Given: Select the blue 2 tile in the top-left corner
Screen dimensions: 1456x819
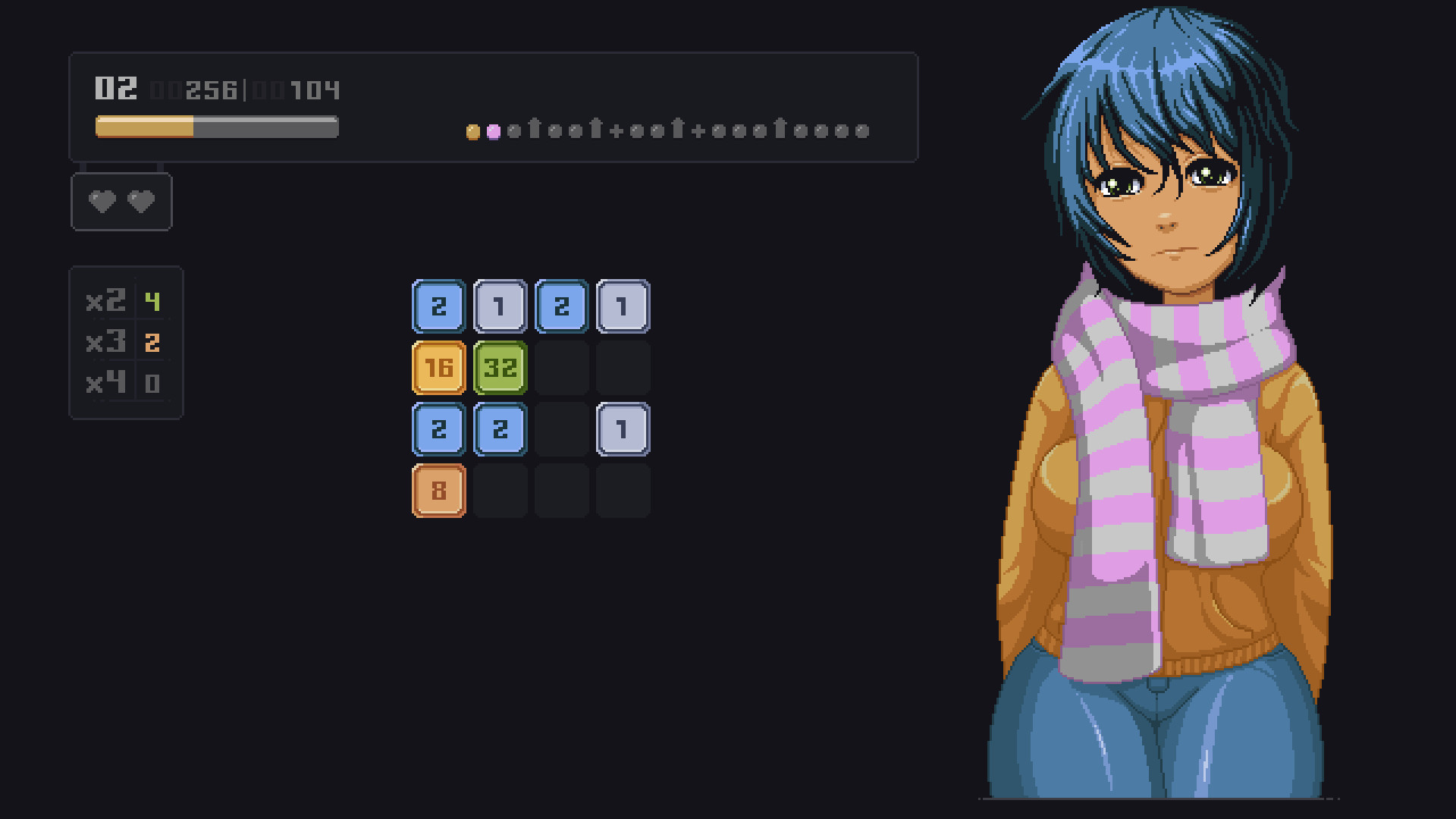Looking at the screenshot, I should click(438, 306).
